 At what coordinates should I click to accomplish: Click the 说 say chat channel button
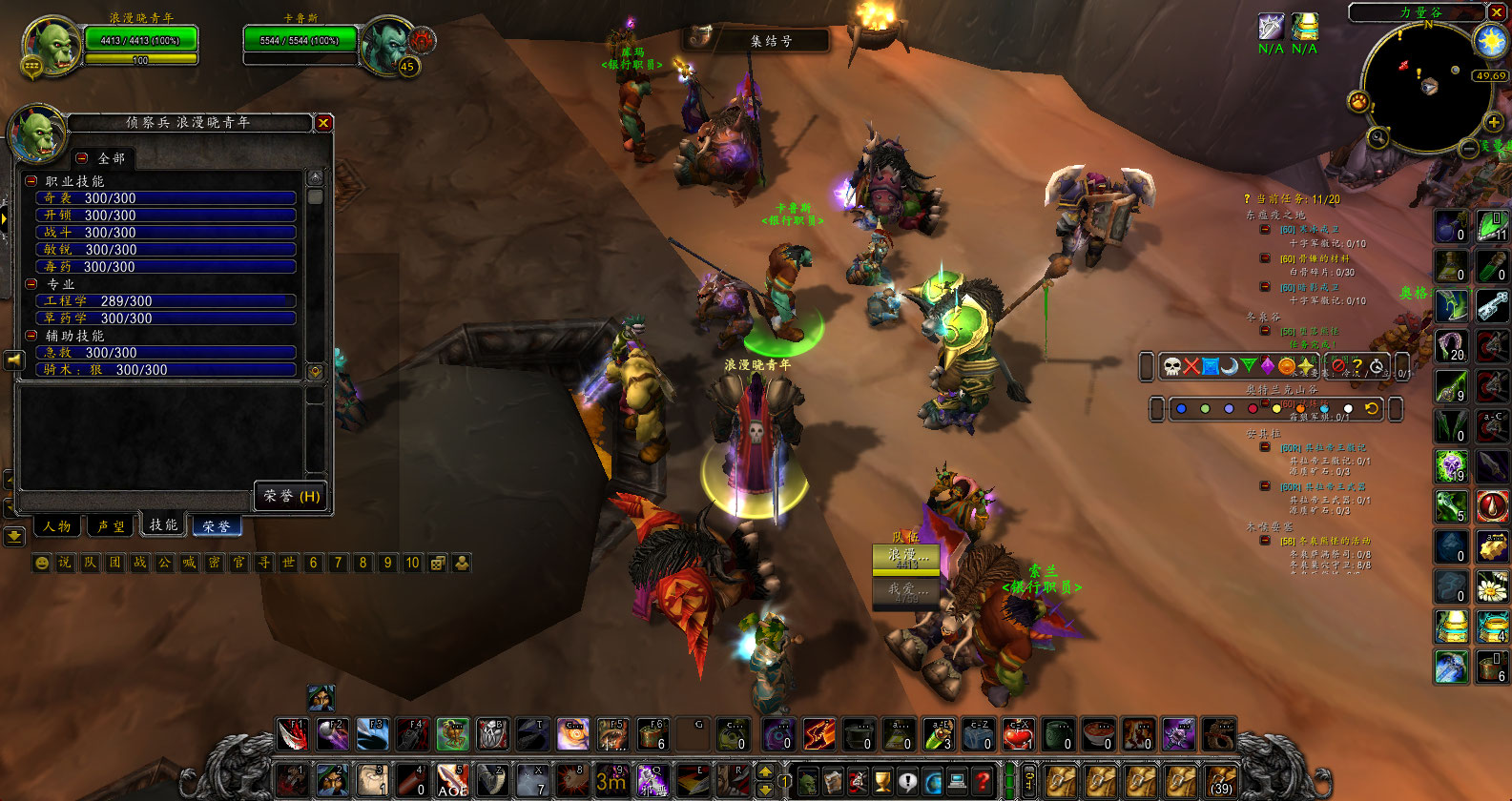coord(65,563)
